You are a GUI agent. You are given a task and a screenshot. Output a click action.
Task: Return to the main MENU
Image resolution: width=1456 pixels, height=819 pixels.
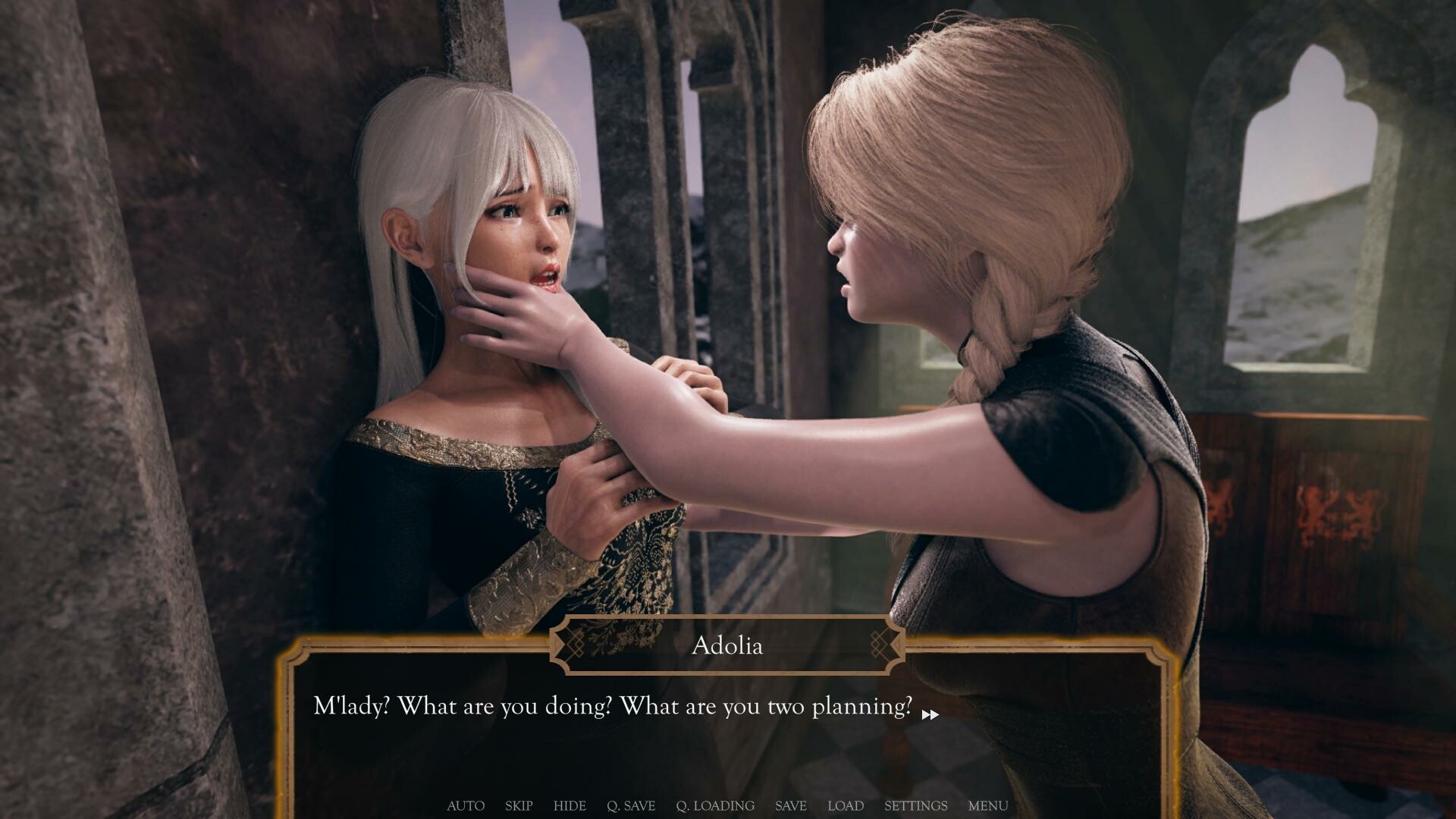[987, 806]
